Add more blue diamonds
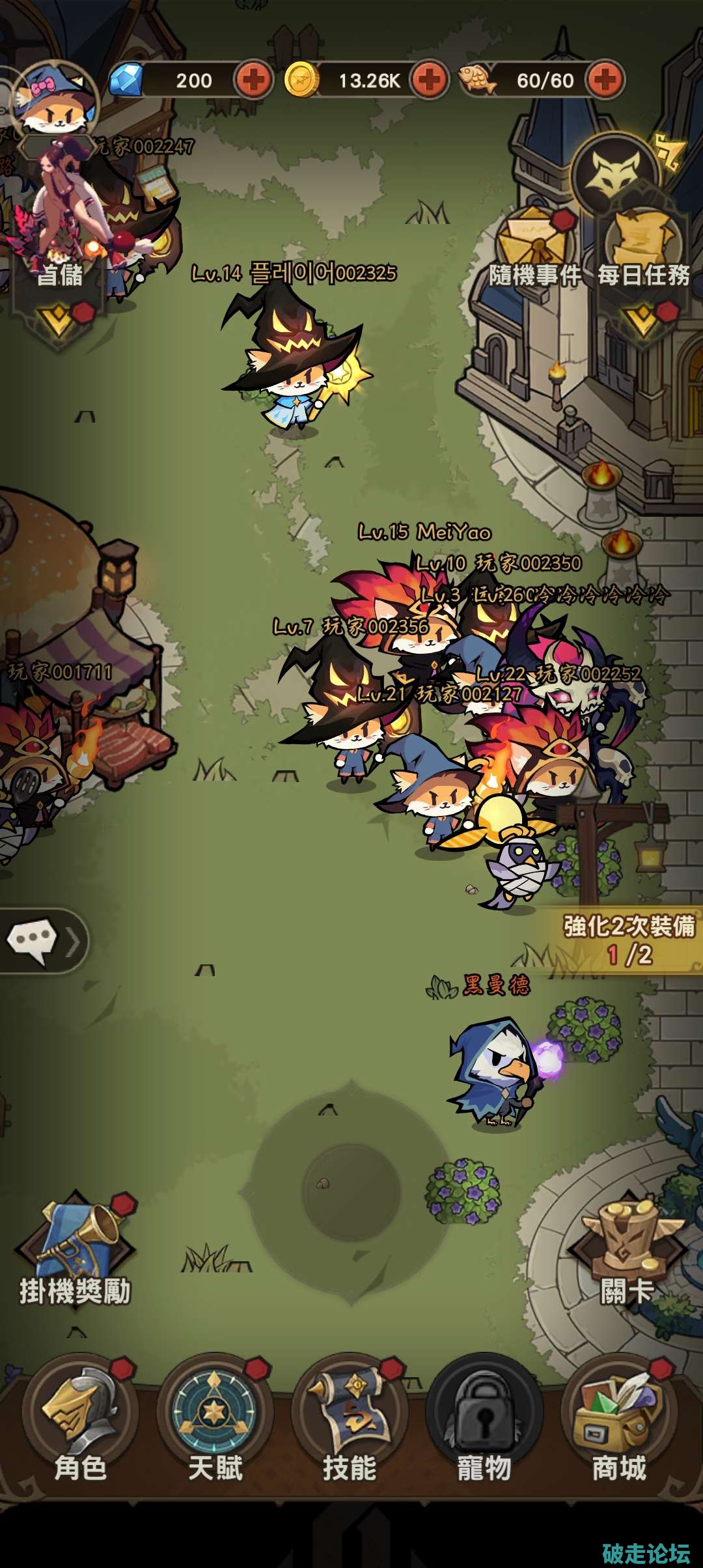The height and width of the screenshot is (1568, 703). tap(253, 80)
